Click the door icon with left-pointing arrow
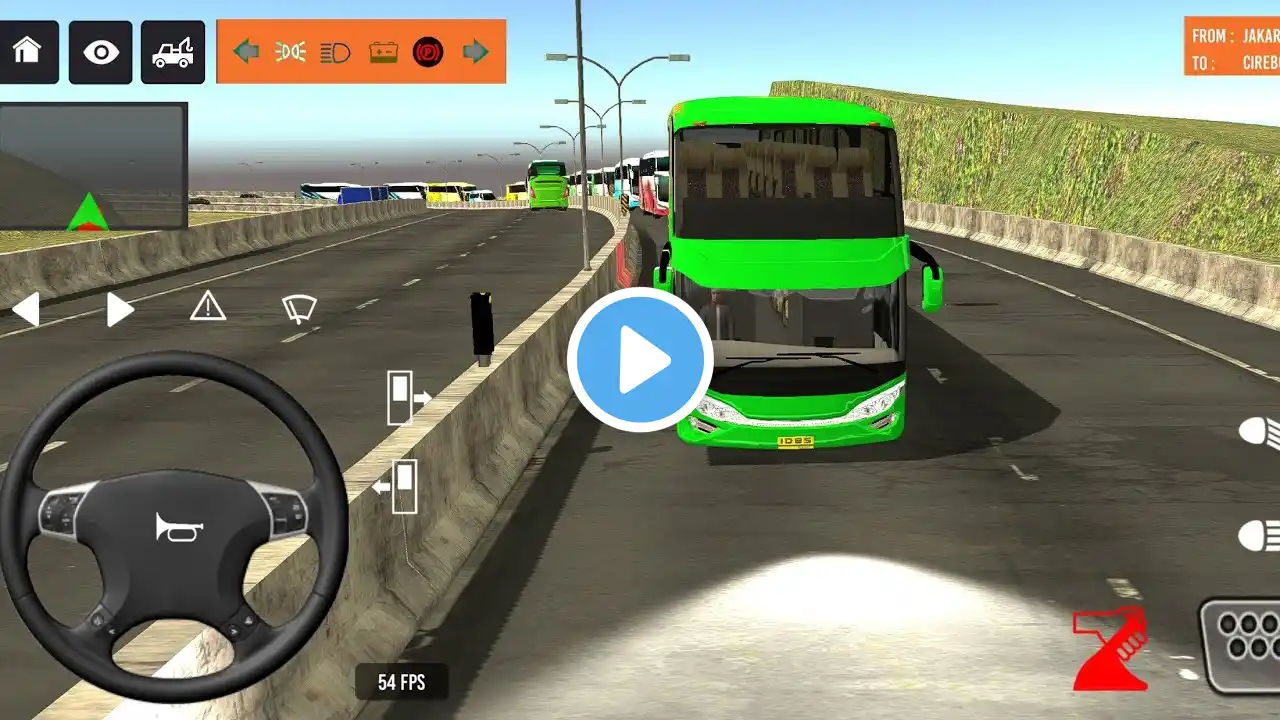The image size is (1280, 720). pos(396,486)
